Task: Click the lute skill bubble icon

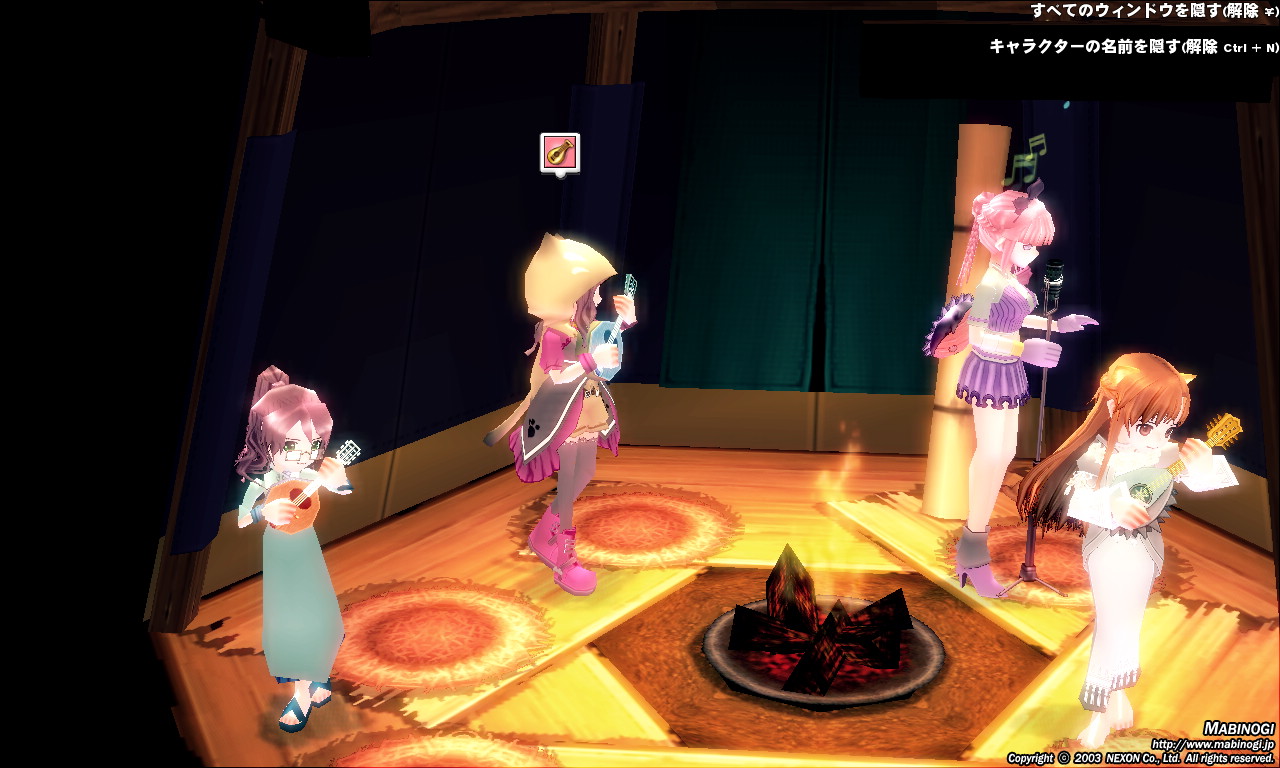Action: pos(559,153)
